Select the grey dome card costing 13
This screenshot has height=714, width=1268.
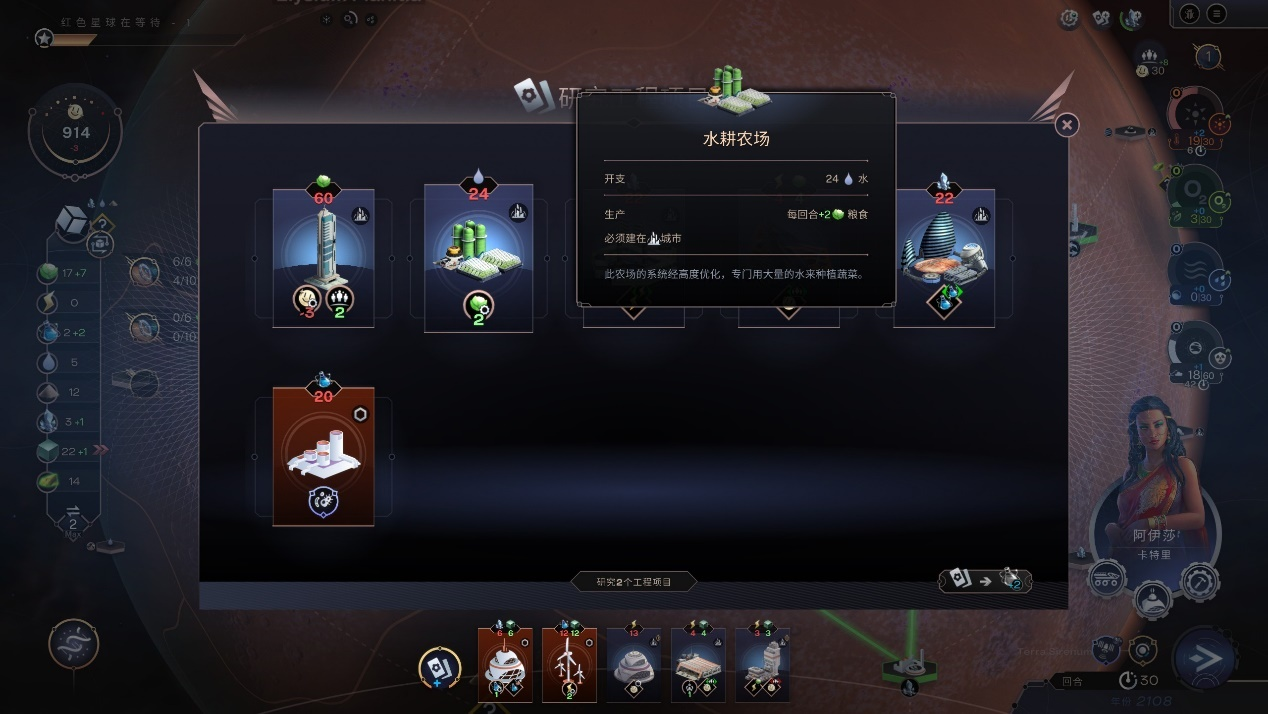(633, 666)
